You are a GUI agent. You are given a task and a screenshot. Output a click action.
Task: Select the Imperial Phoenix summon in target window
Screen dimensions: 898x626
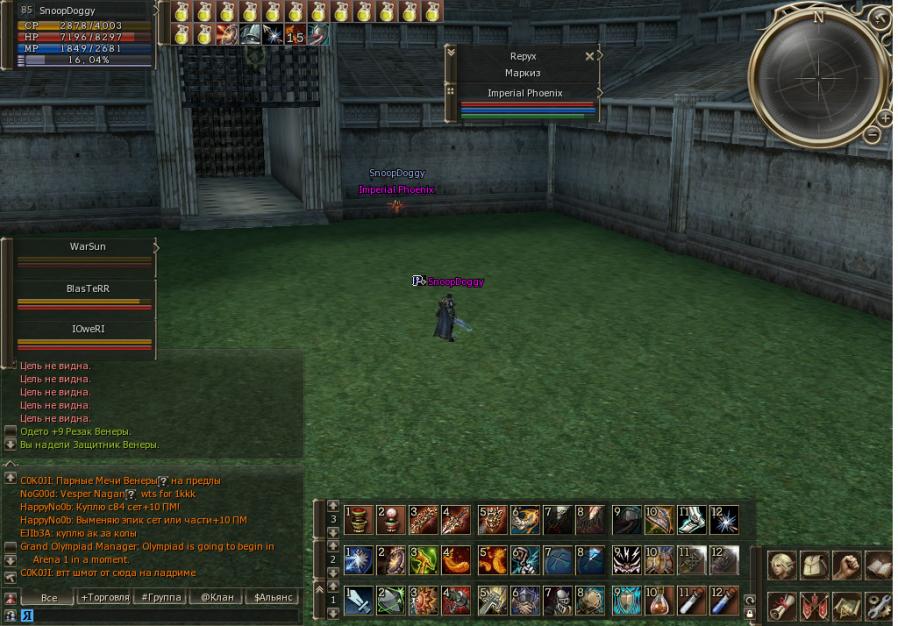525,93
